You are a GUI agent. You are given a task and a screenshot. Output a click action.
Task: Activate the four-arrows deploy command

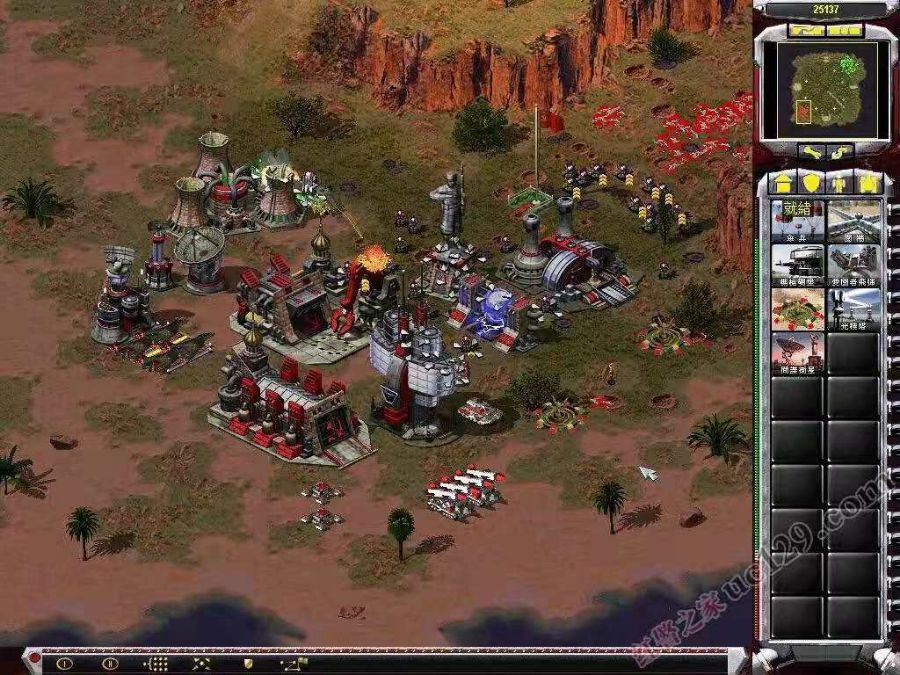201,662
